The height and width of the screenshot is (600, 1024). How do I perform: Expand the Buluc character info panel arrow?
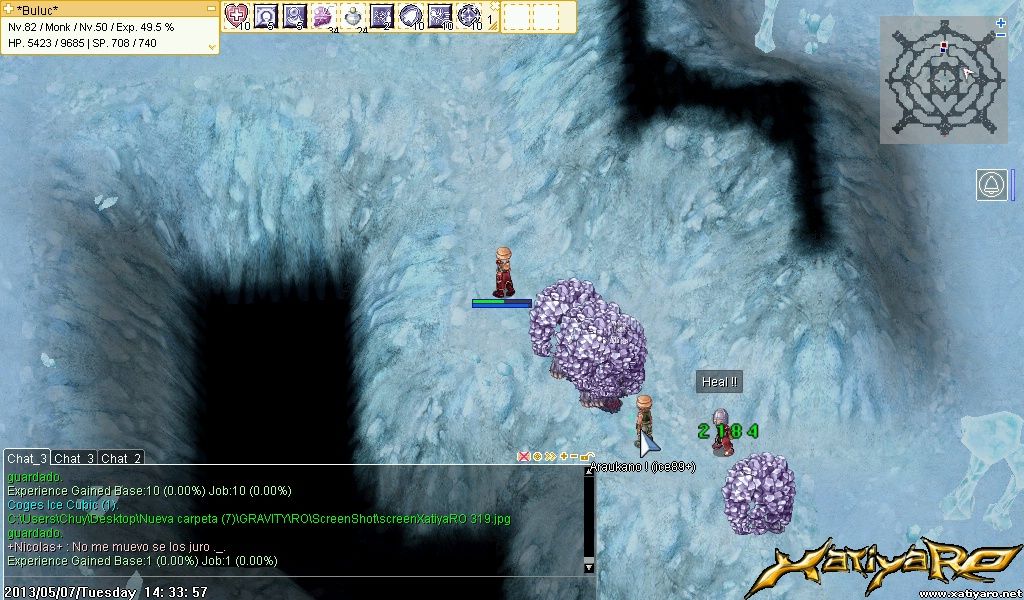pyautogui.click(x=212, y=45)
